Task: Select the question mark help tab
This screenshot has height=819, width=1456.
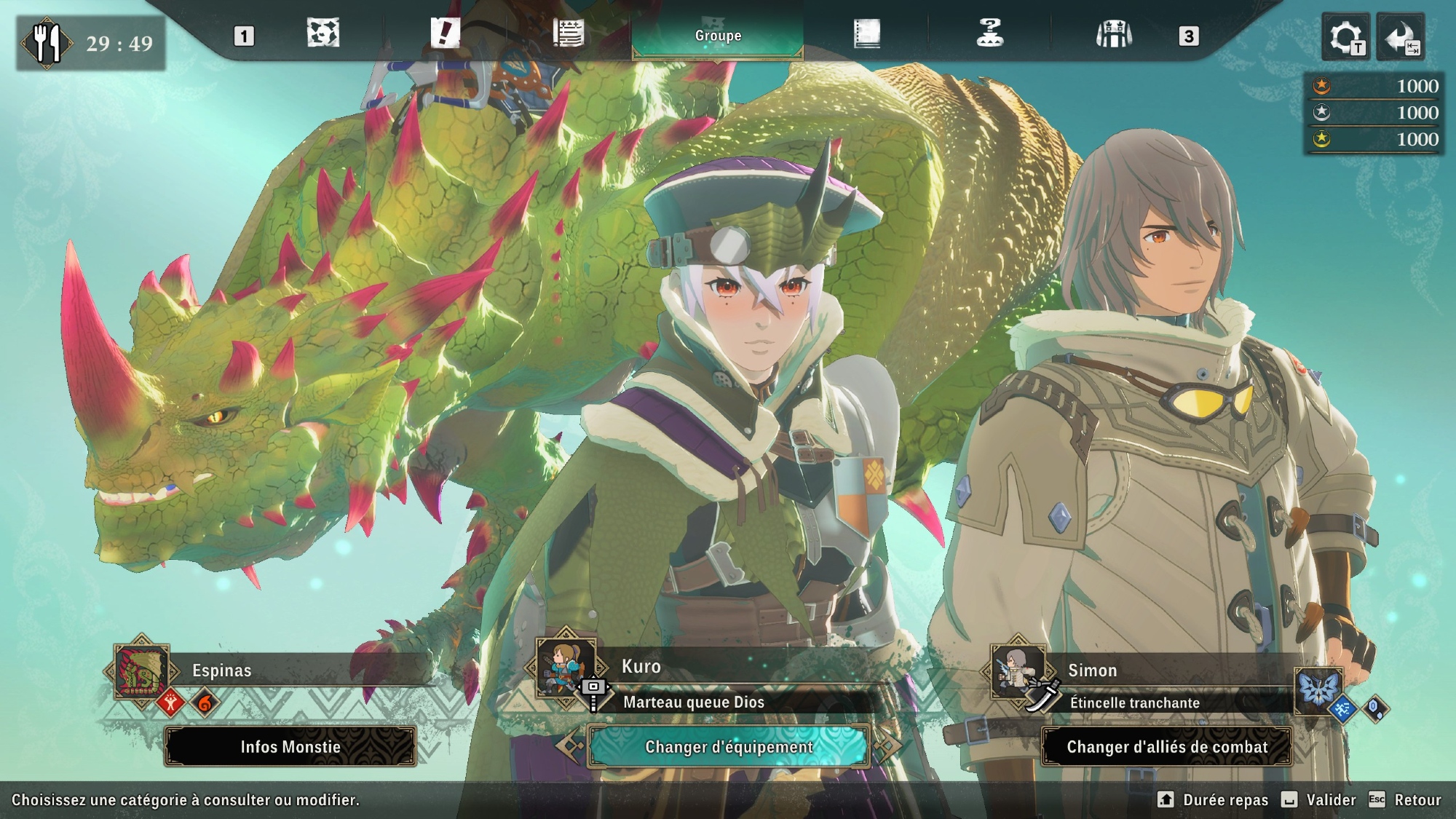Action: pyautogui.click(x=989, y=33)
